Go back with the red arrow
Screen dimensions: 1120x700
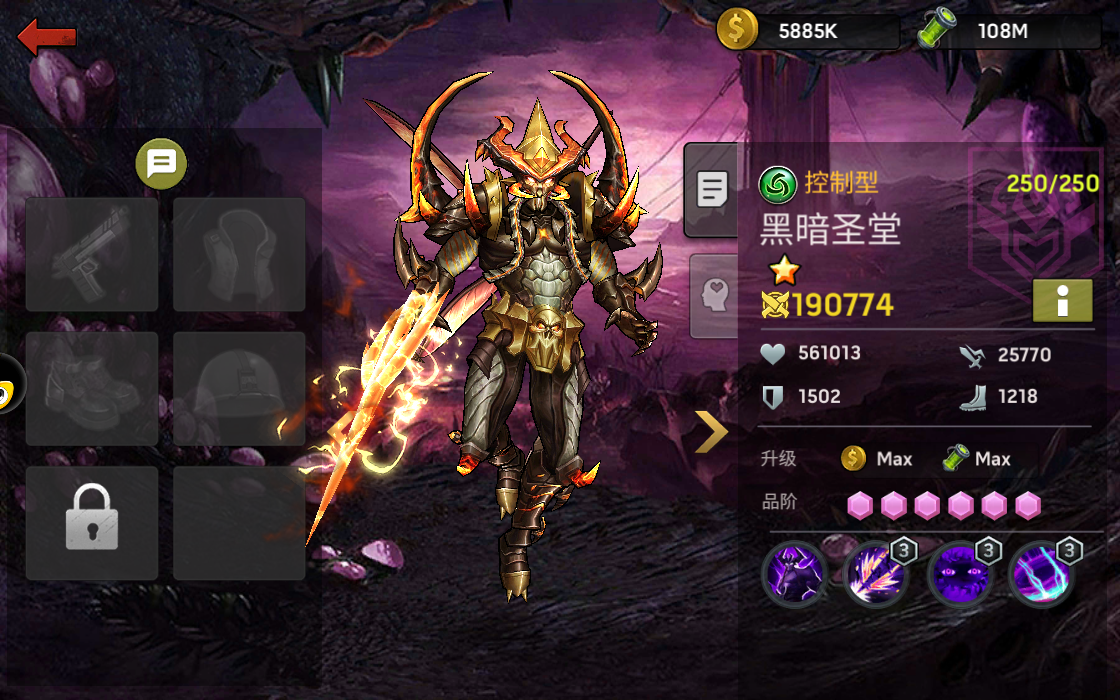click(x=47, y=38)
